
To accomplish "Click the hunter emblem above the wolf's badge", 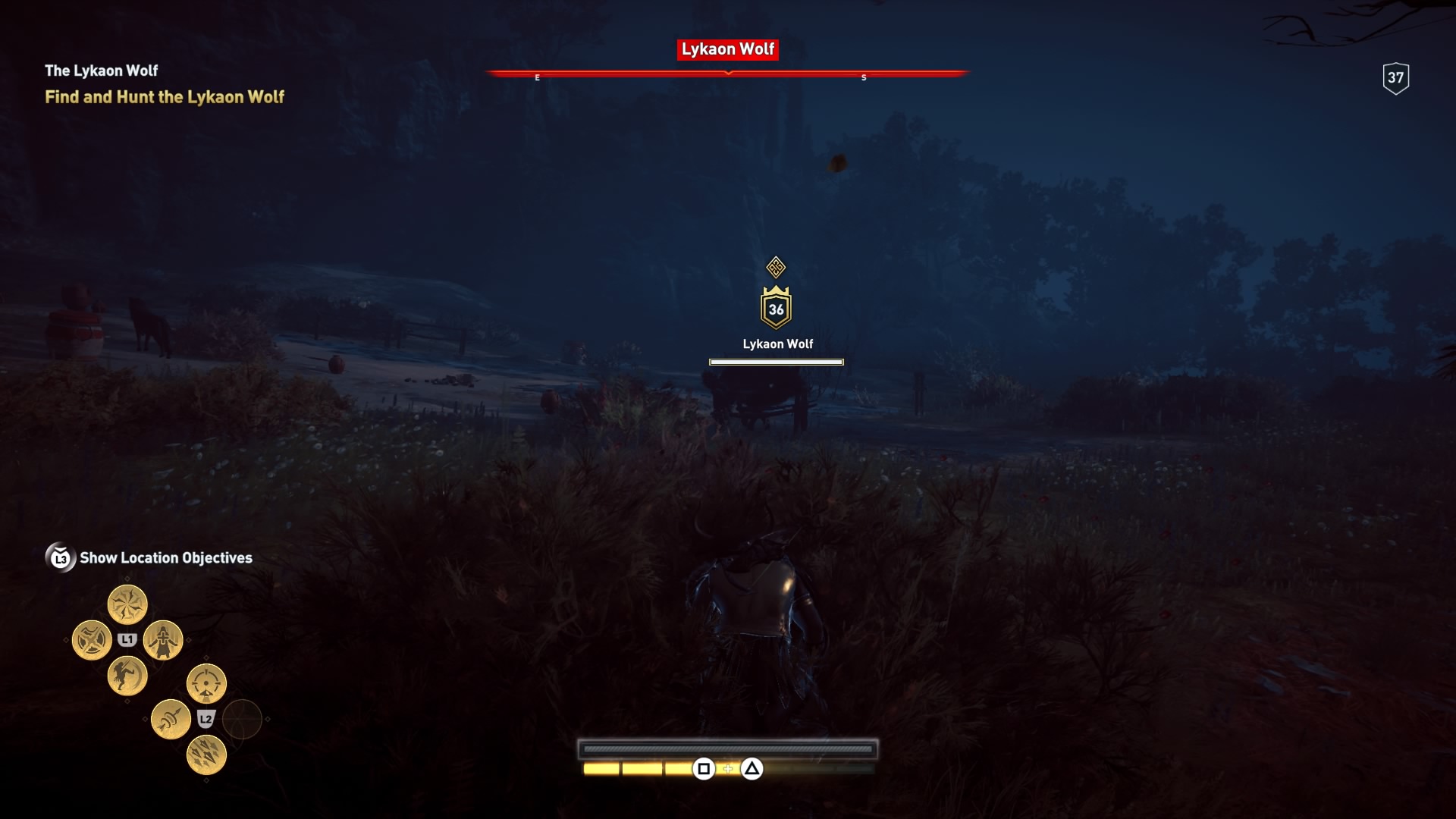I will [x=777, y=267].
